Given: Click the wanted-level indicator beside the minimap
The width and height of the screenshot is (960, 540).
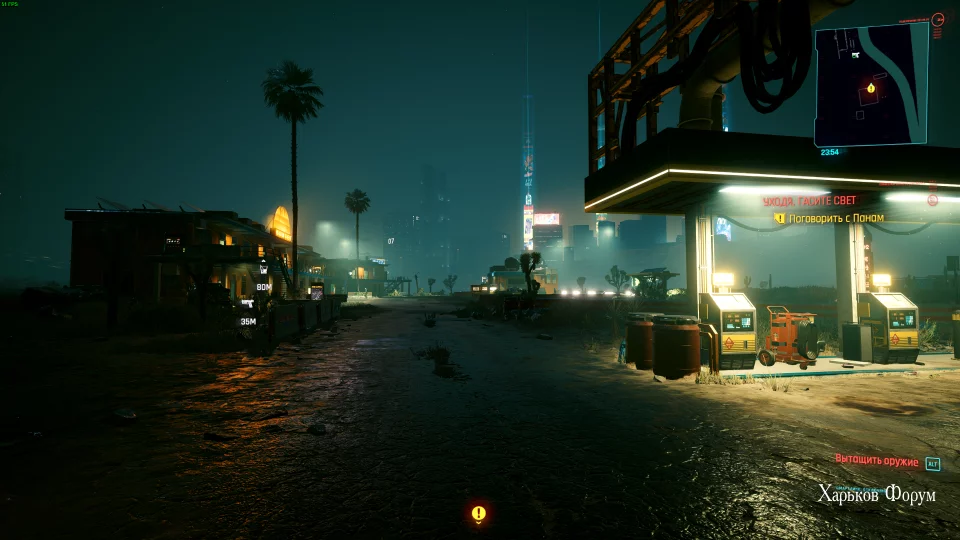Looking at the screenshot, I should click(937, 19).
